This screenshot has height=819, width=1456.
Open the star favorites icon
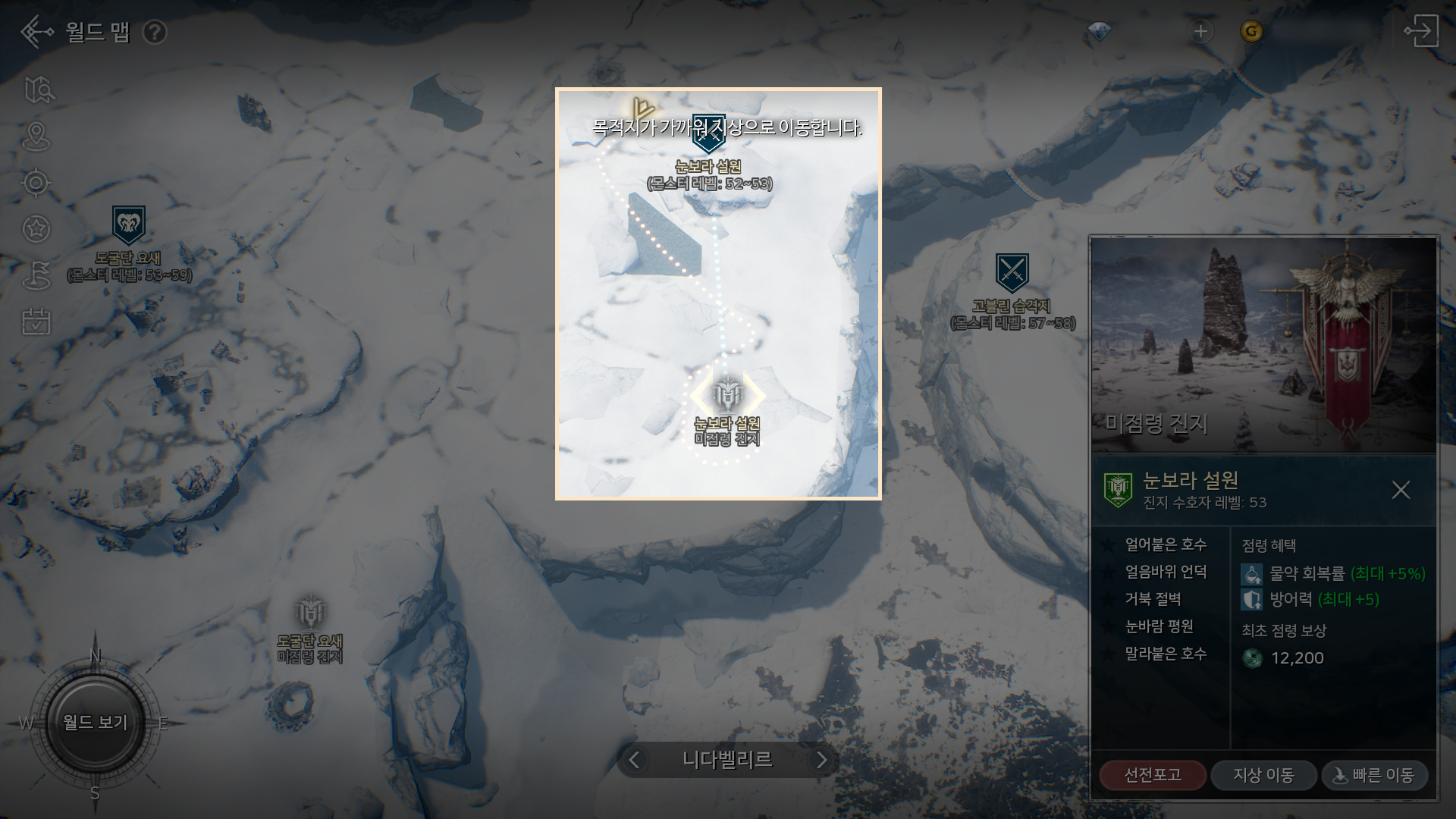click(x=36, y=228)
